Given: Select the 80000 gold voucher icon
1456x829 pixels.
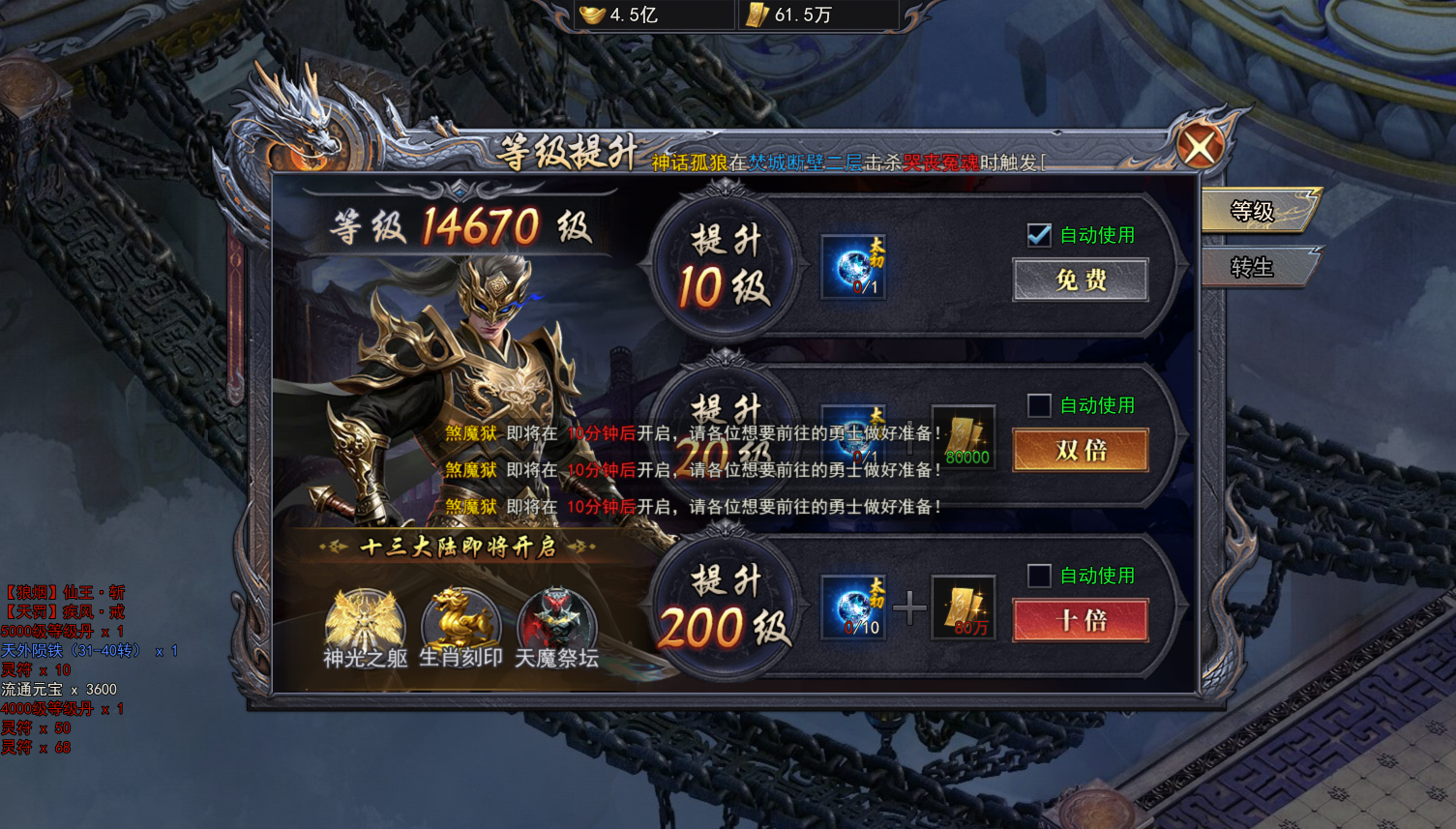Looking at the screenshot, I should click(963, 436).
